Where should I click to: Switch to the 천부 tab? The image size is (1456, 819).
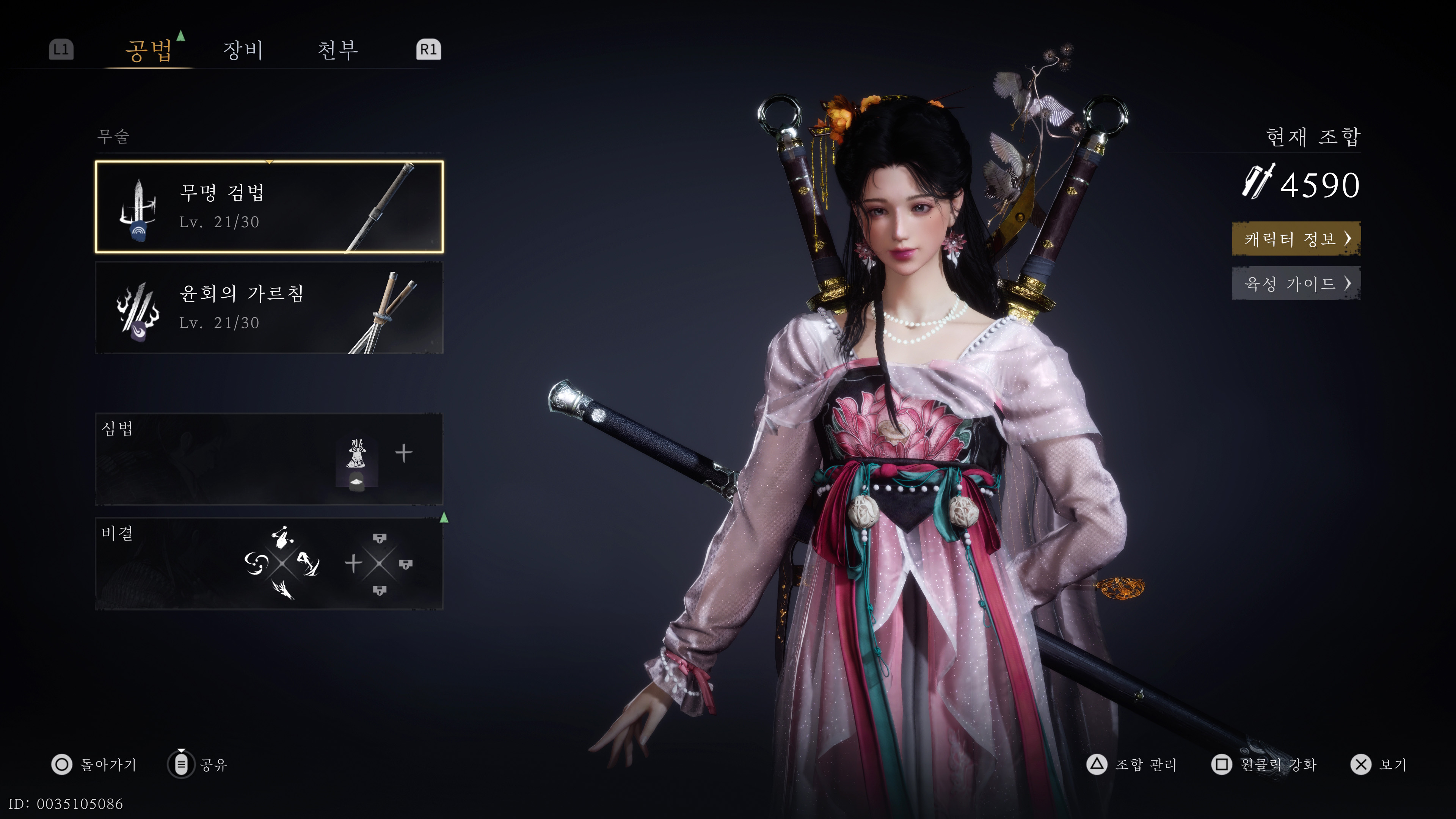click(x=337, y=50)
